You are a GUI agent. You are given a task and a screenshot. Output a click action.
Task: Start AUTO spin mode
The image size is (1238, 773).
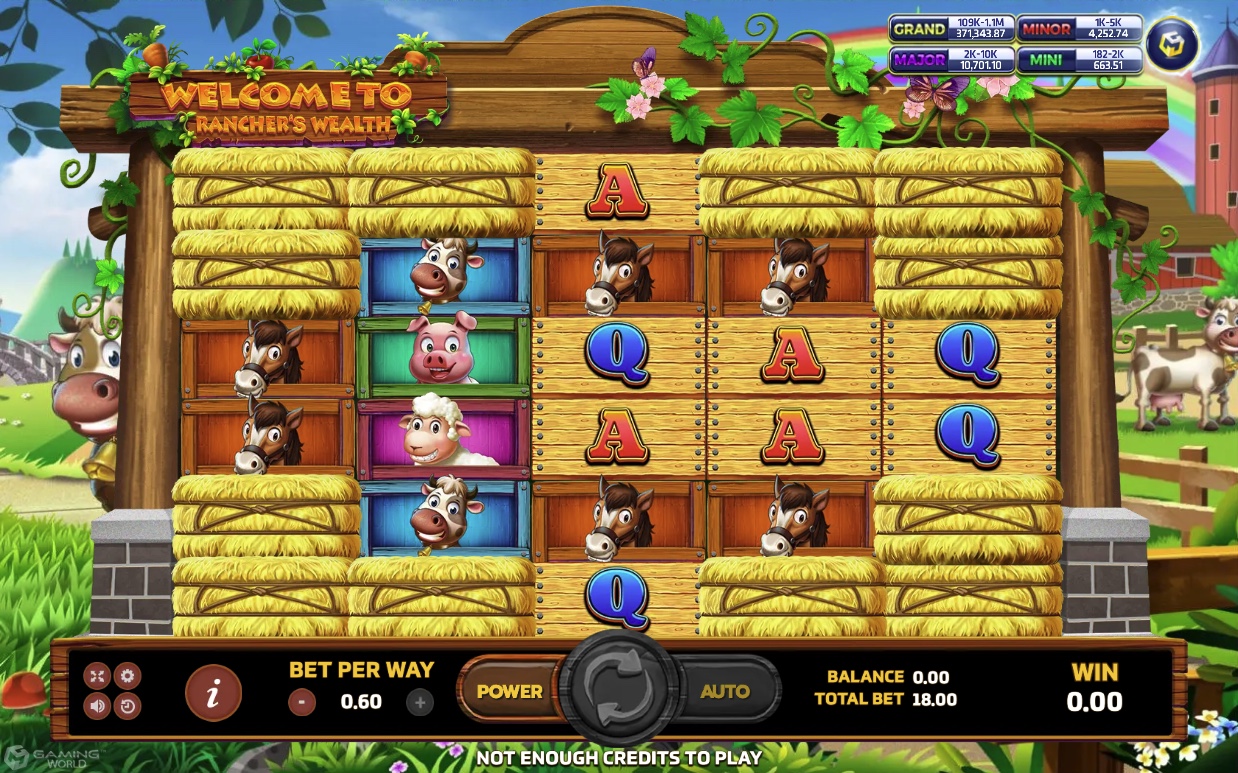pos(725,691)
